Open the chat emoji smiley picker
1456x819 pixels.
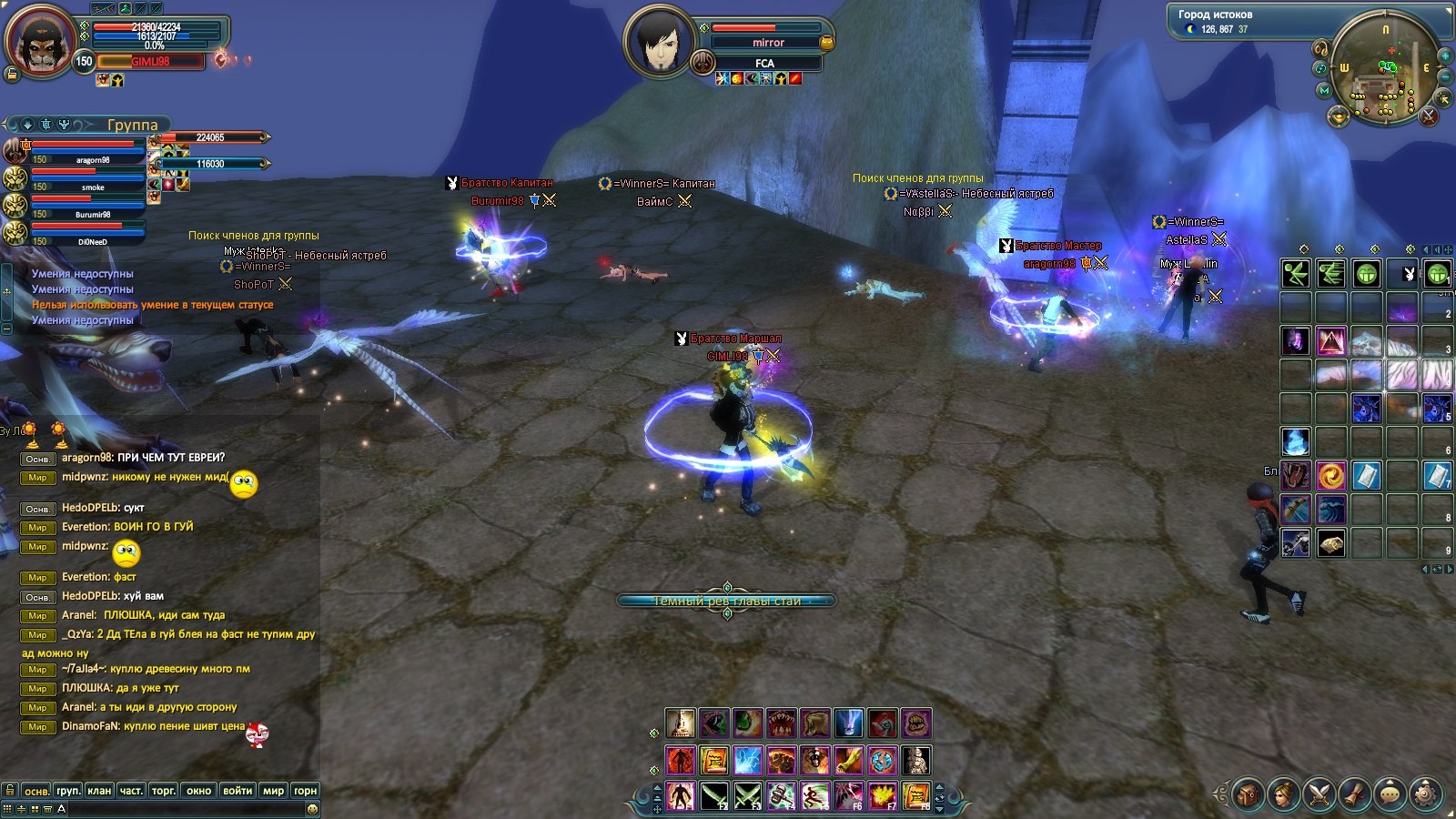pyautogui.click(x=312, y=808)
